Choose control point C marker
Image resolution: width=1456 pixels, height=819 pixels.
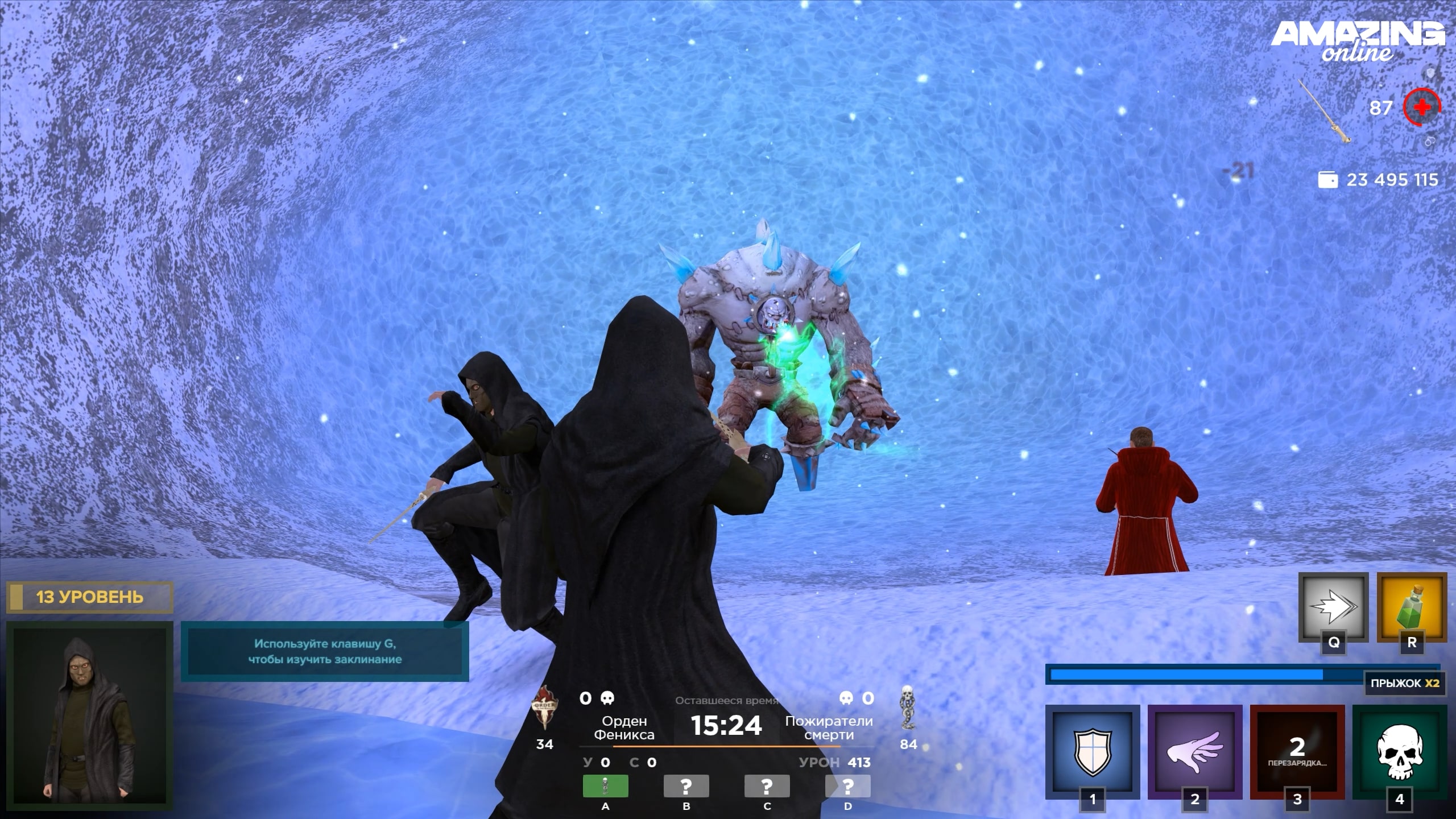(767, 786)
